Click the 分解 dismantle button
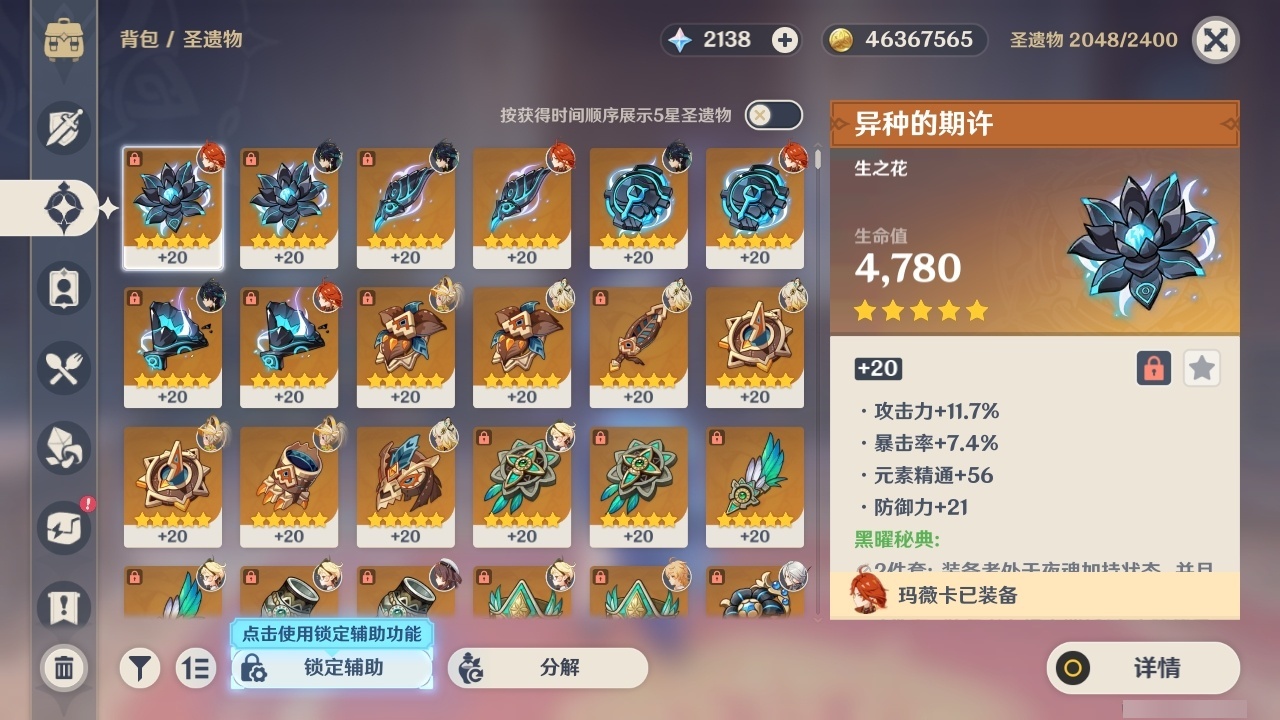Viewport: 1280px width, 720px height. [548, 668]
